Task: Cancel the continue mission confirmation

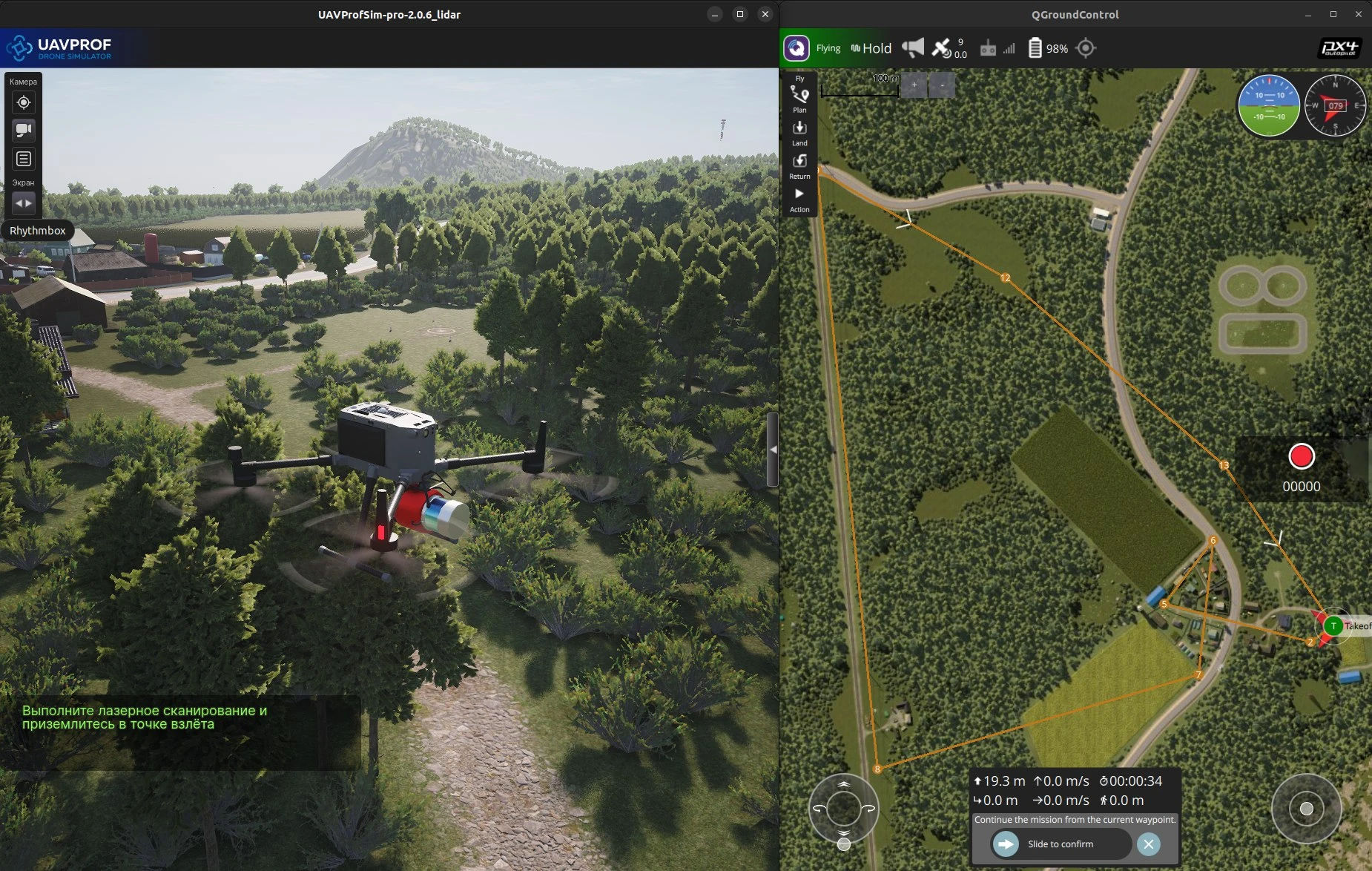Action: point(1148,844)
